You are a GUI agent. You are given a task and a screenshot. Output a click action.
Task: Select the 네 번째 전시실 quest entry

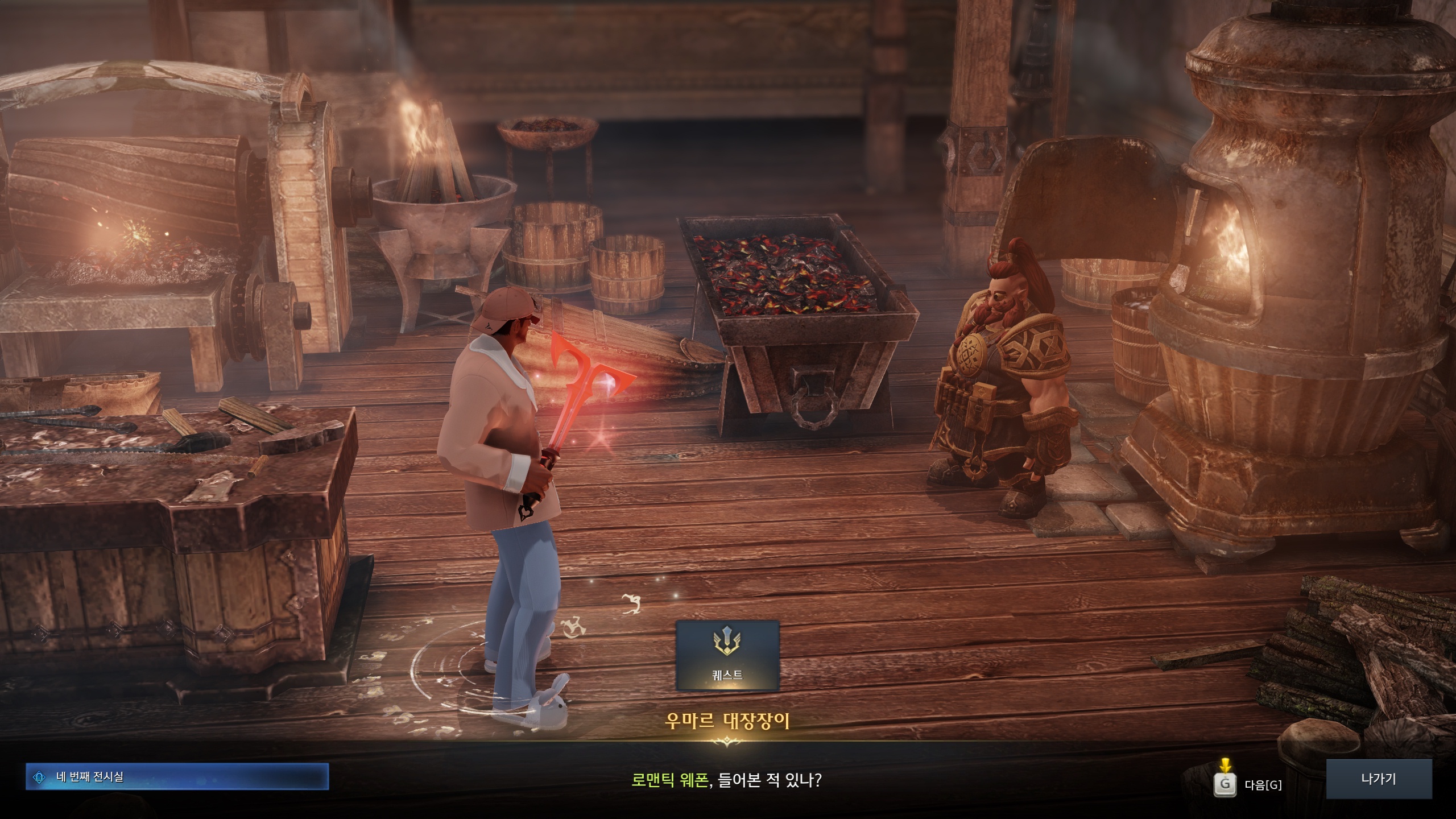tap(177, 777)
